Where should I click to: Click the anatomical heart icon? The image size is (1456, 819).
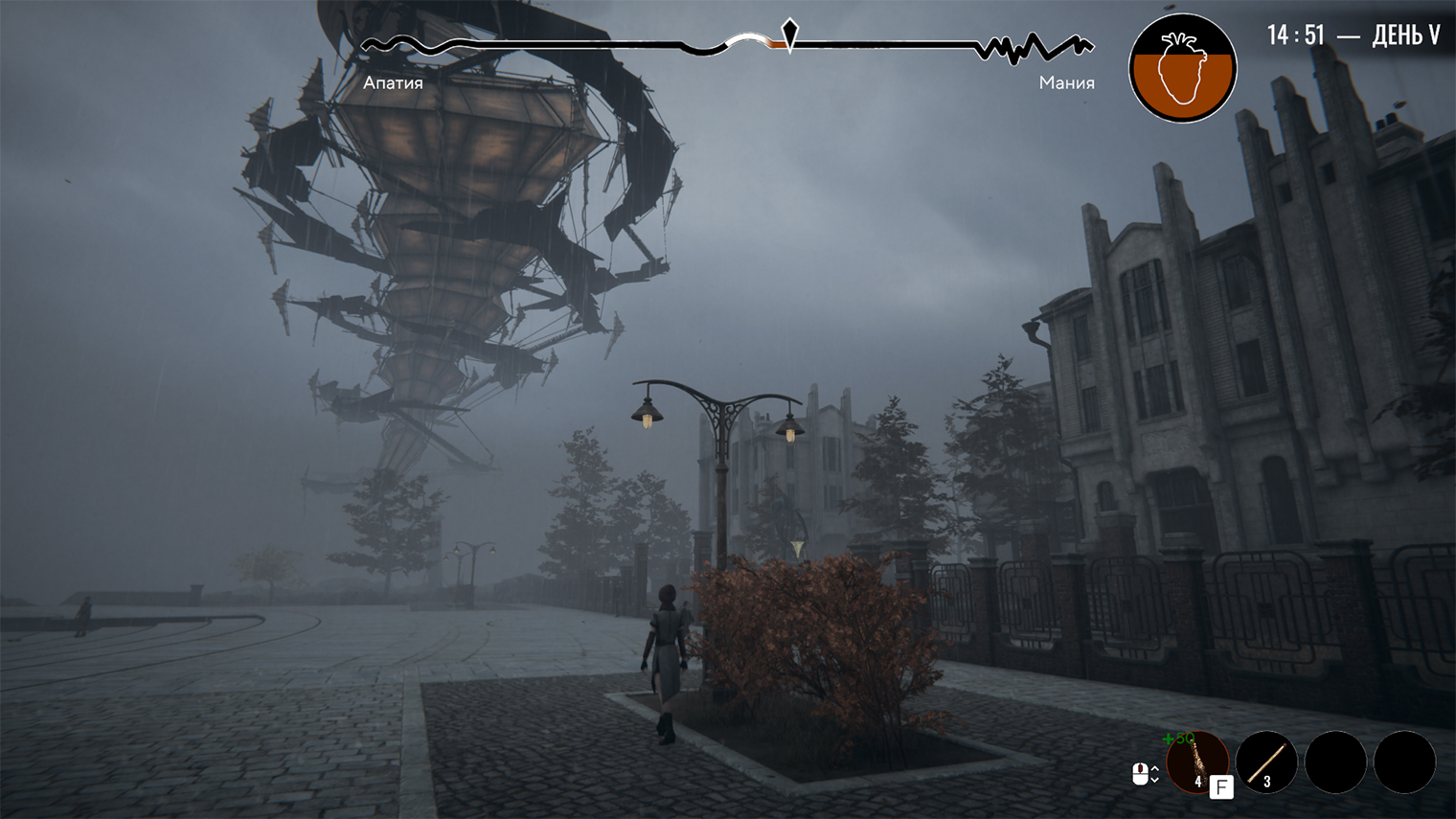(1182, 68)
